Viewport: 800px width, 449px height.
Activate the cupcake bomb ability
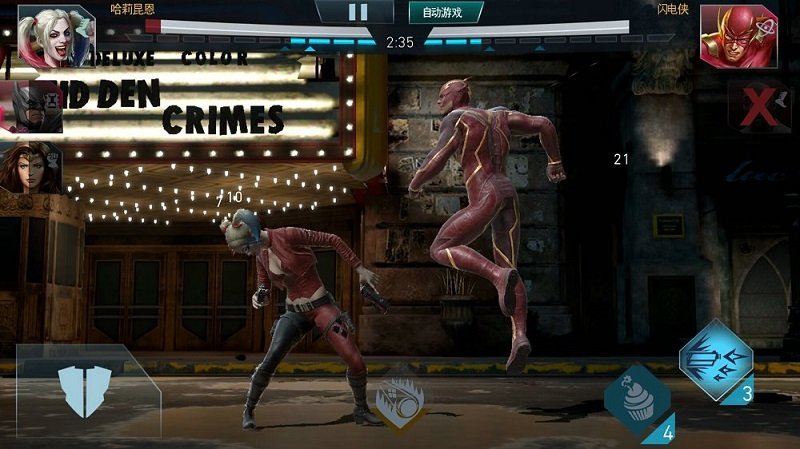636,398
